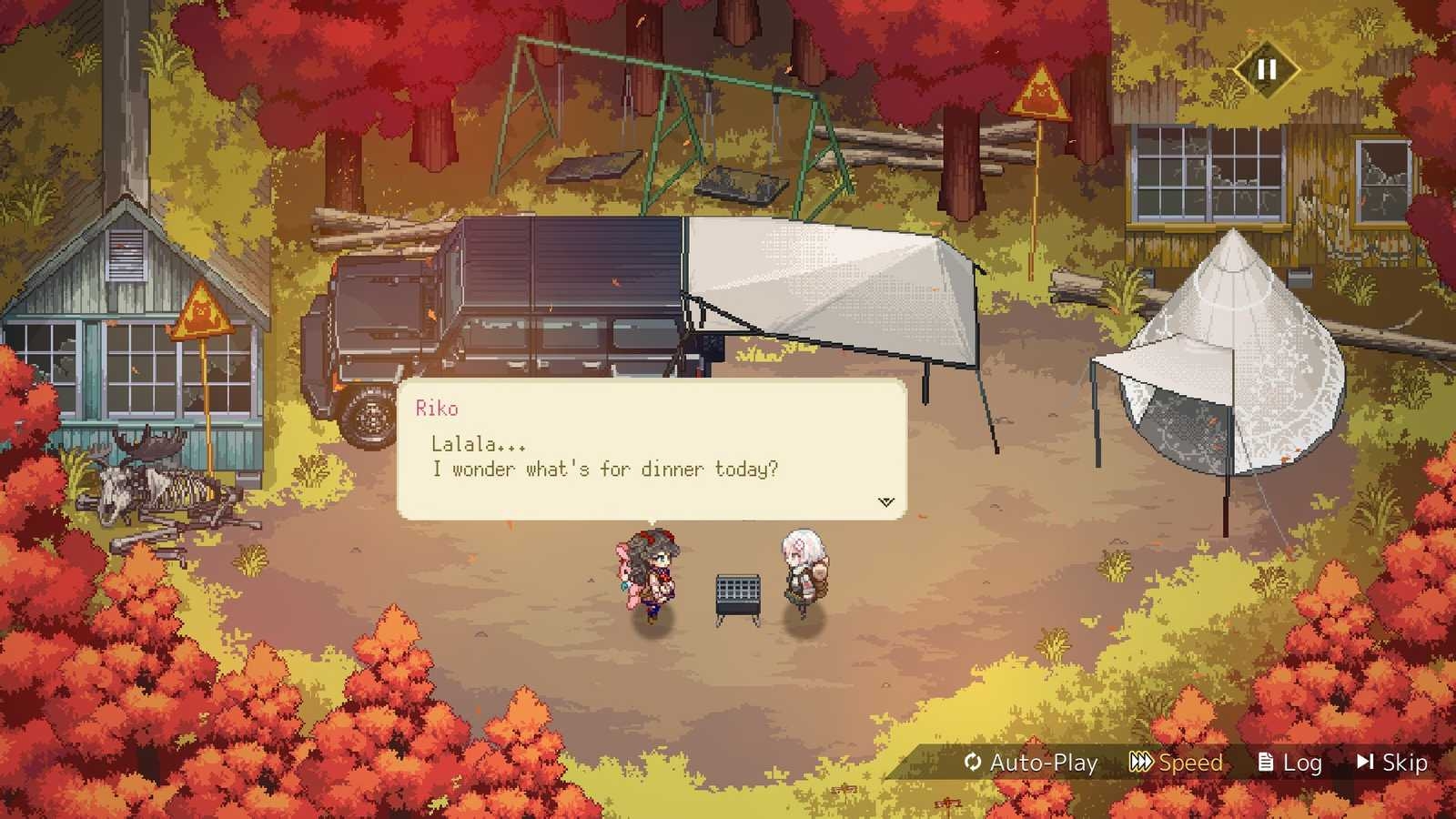Skip the current cutscene

(1392, 763)
